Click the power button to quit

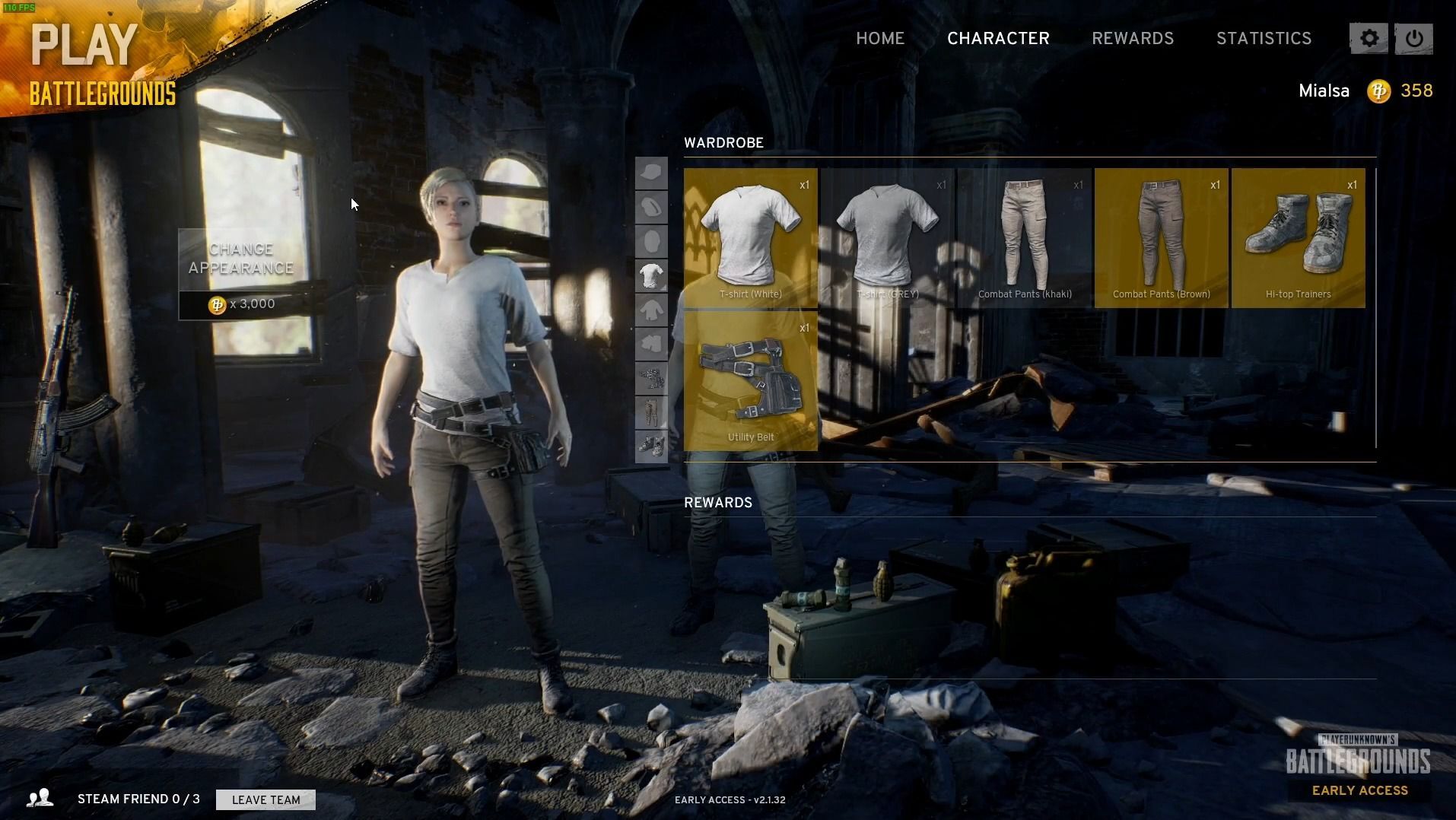coord(1414,39)
